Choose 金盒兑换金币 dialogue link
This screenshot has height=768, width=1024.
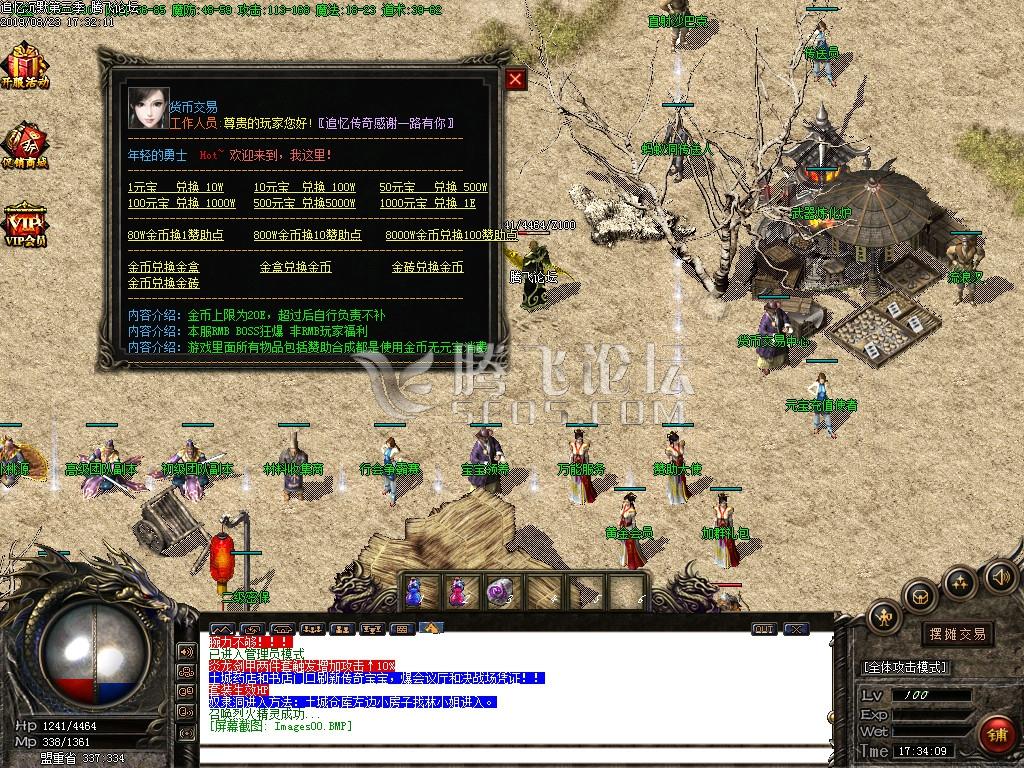click(295, 267)
